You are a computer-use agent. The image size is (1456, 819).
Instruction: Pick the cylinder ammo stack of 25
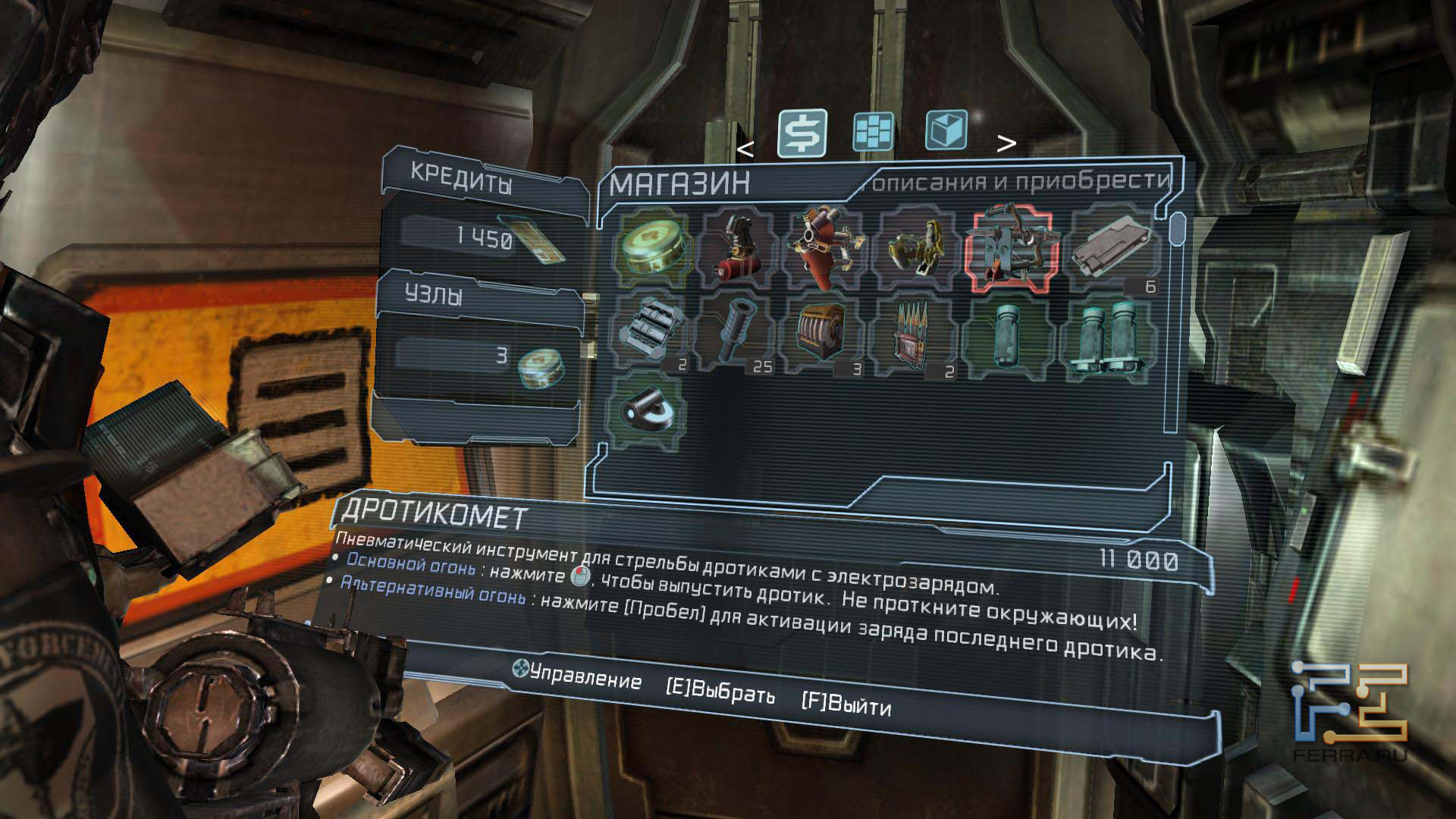734,335
